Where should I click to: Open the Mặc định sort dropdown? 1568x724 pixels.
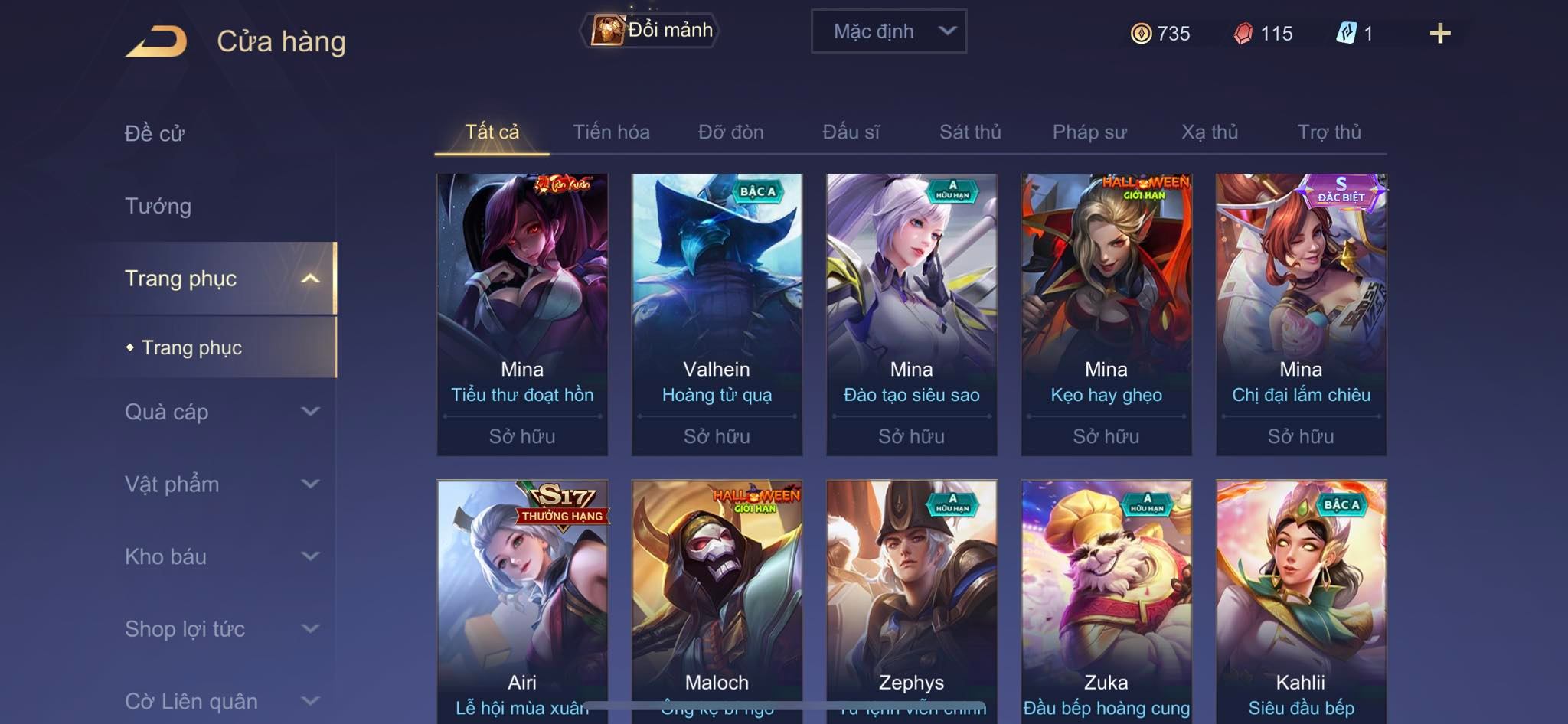point(888,31)
